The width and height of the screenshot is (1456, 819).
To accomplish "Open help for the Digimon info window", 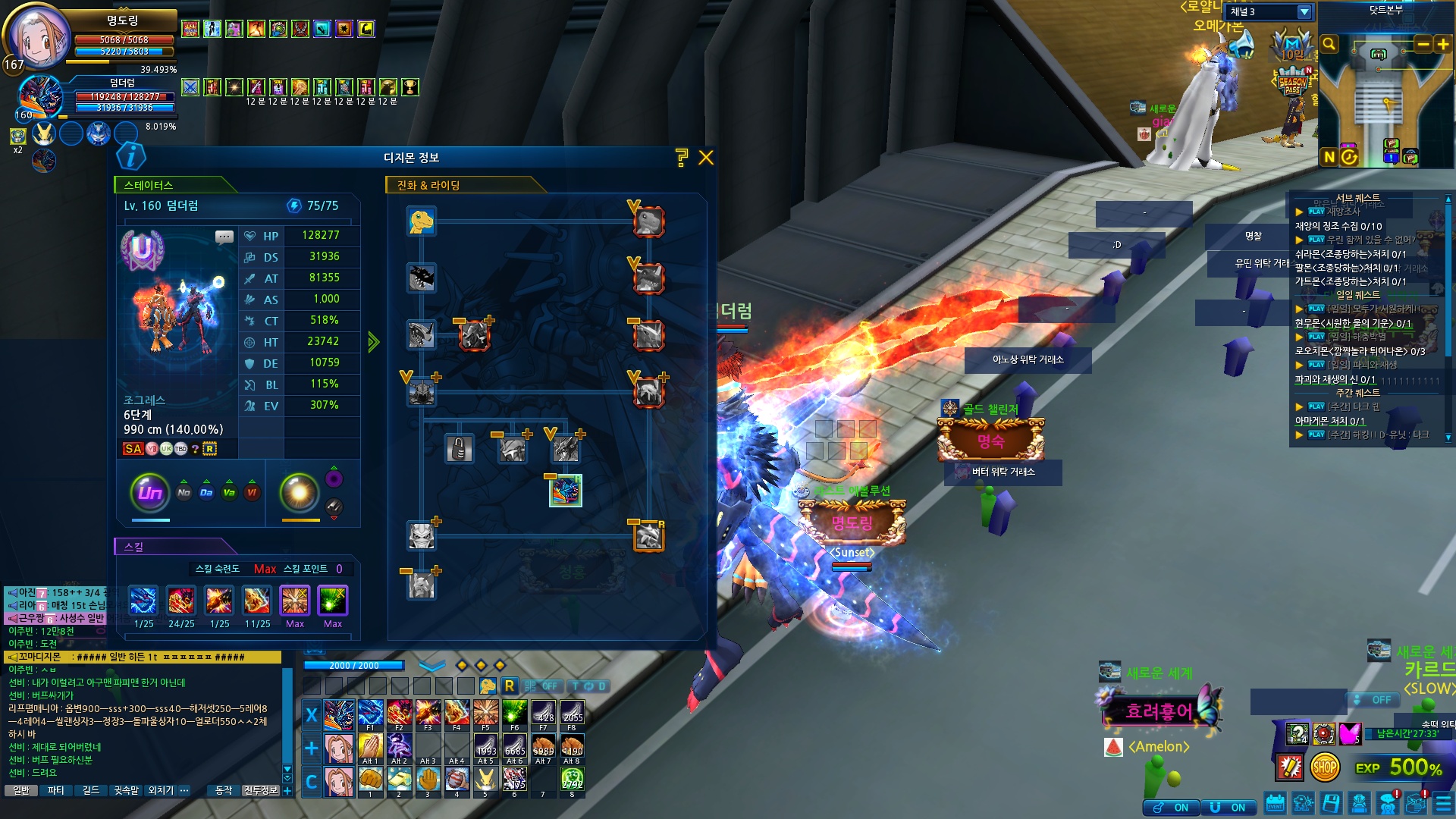I will (x=681, y=158).
